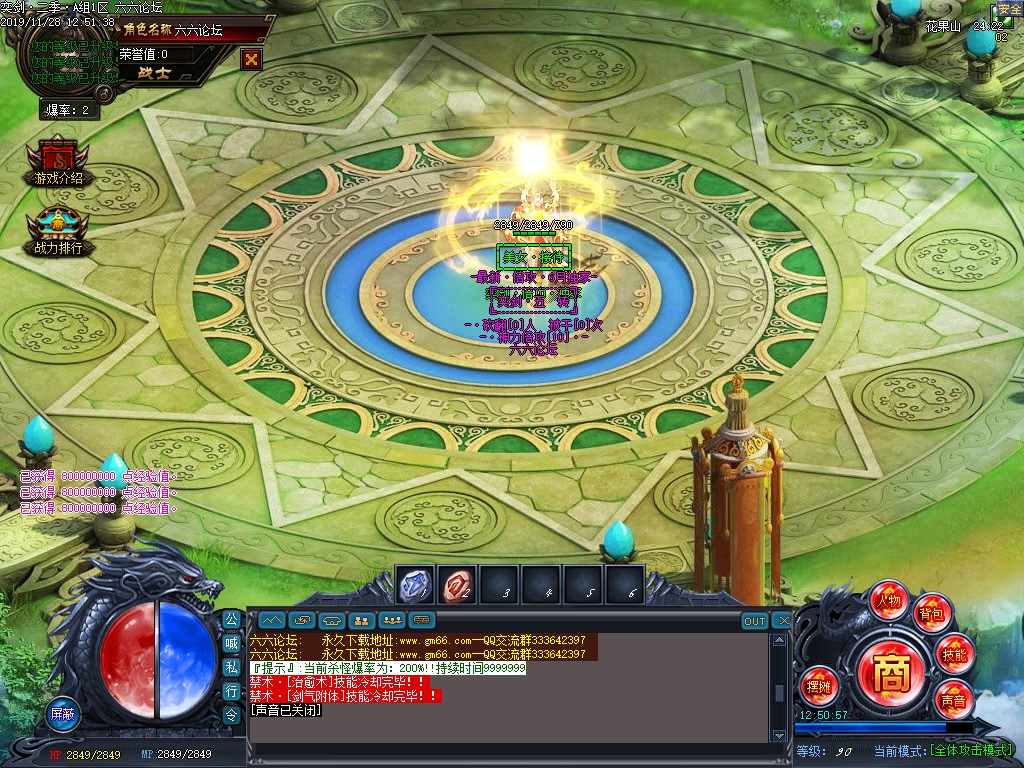
Task: Open the 战力排行 power ranking icon
Action: [x=58, y=232]
